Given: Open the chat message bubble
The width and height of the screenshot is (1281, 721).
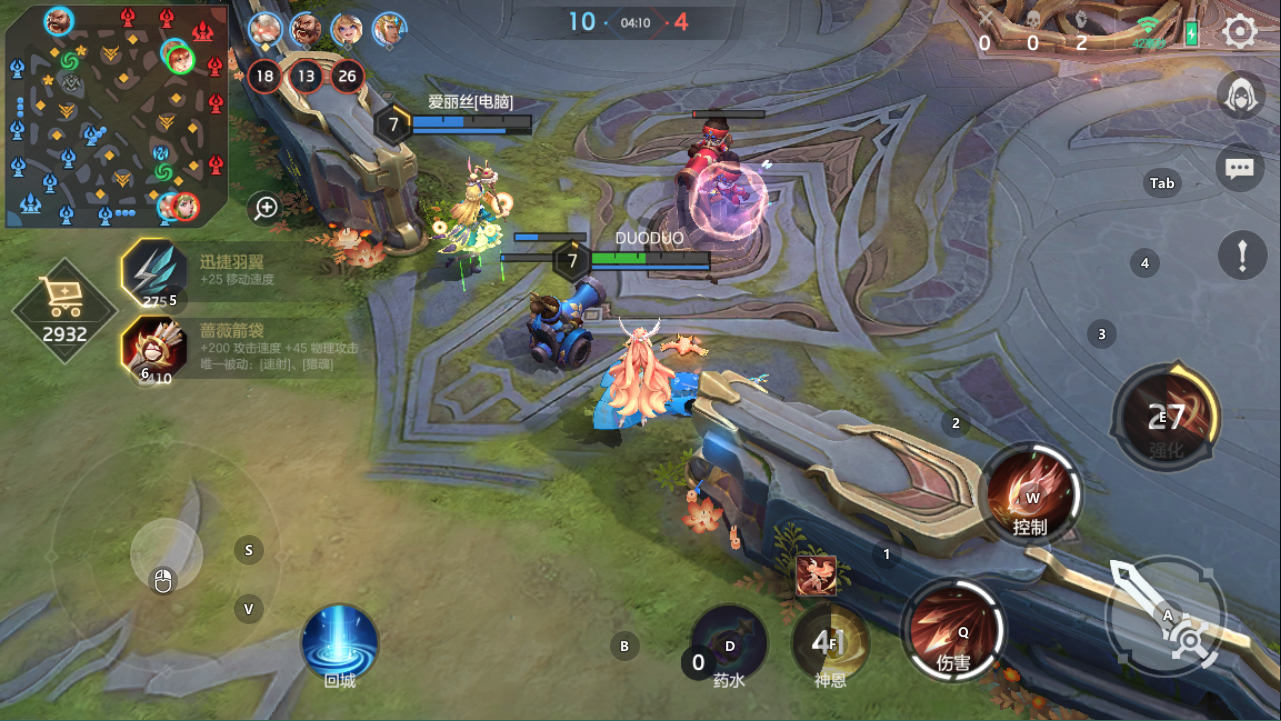Looking at the screenshot, I should point(1240,168).
